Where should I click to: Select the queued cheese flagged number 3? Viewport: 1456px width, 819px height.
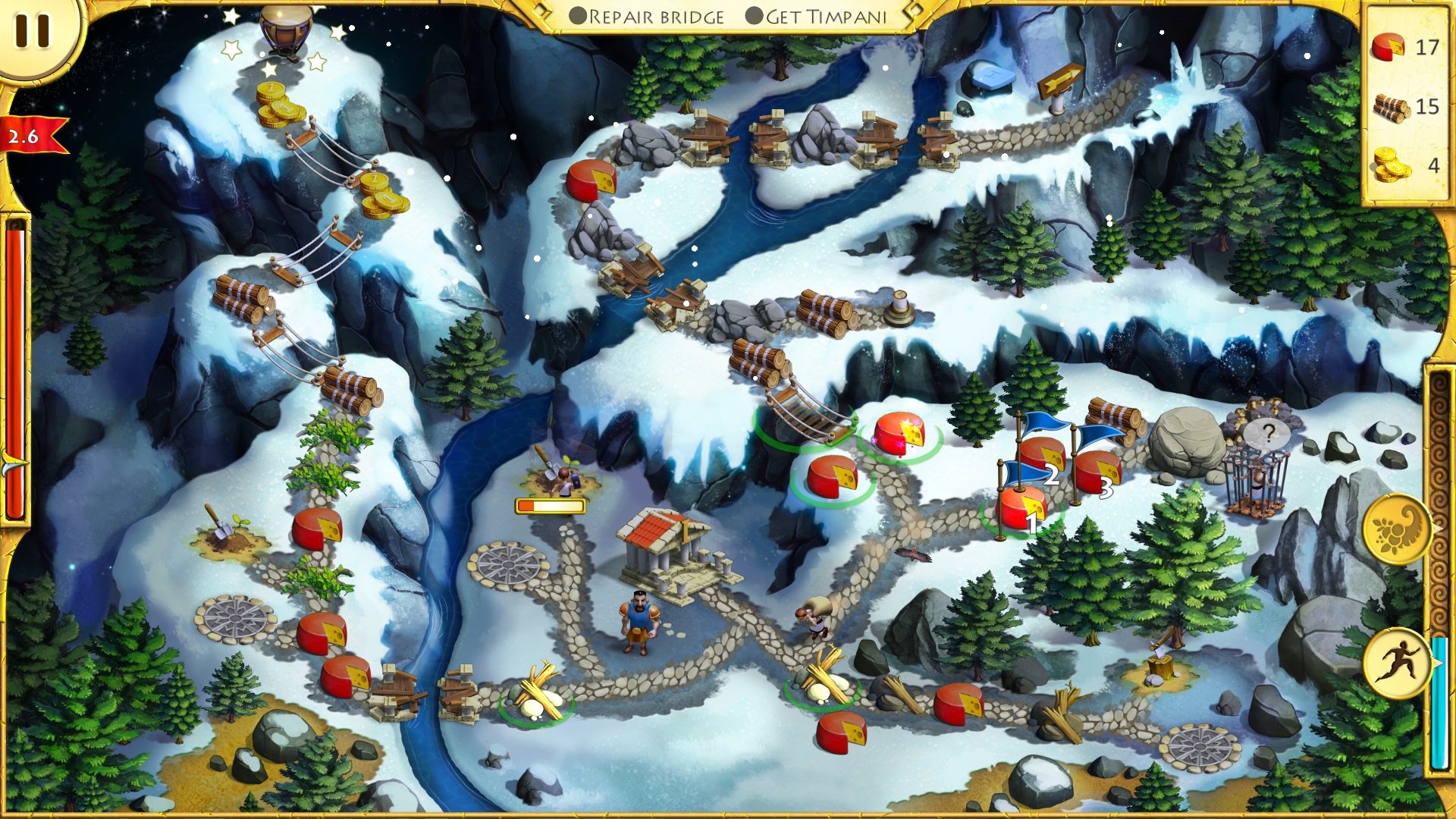pyautogui.click(x=1097, y=472)
